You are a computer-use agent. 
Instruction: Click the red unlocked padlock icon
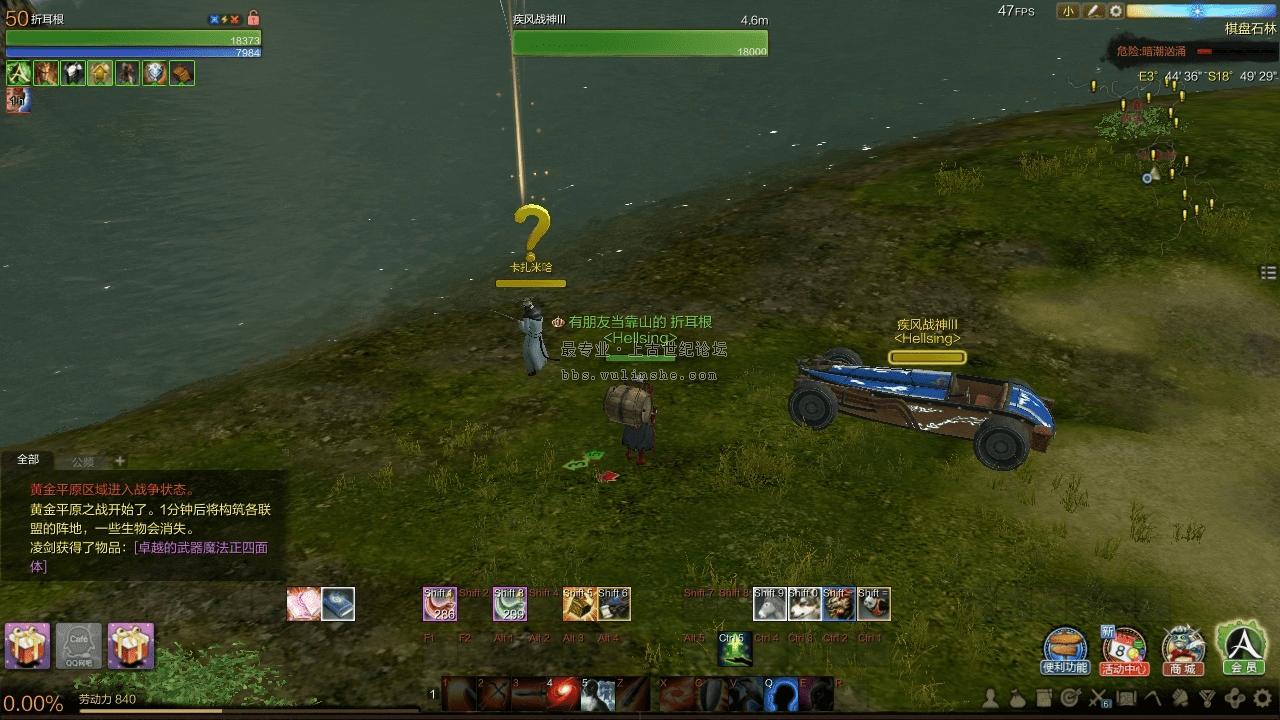click(253, 18)
